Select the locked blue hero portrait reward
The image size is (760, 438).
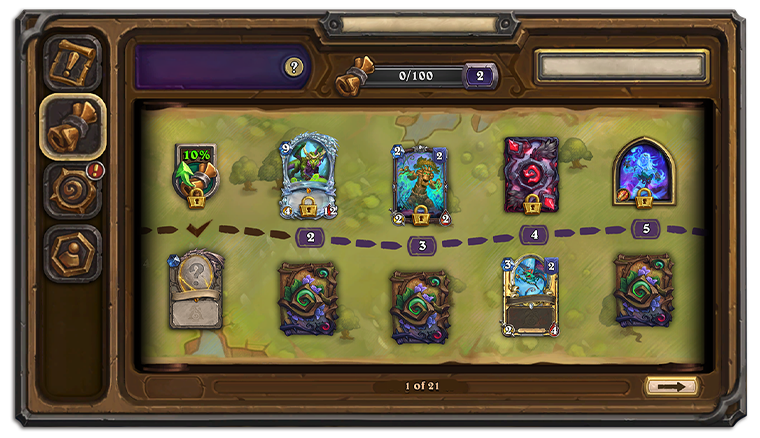tap(643, 174)
